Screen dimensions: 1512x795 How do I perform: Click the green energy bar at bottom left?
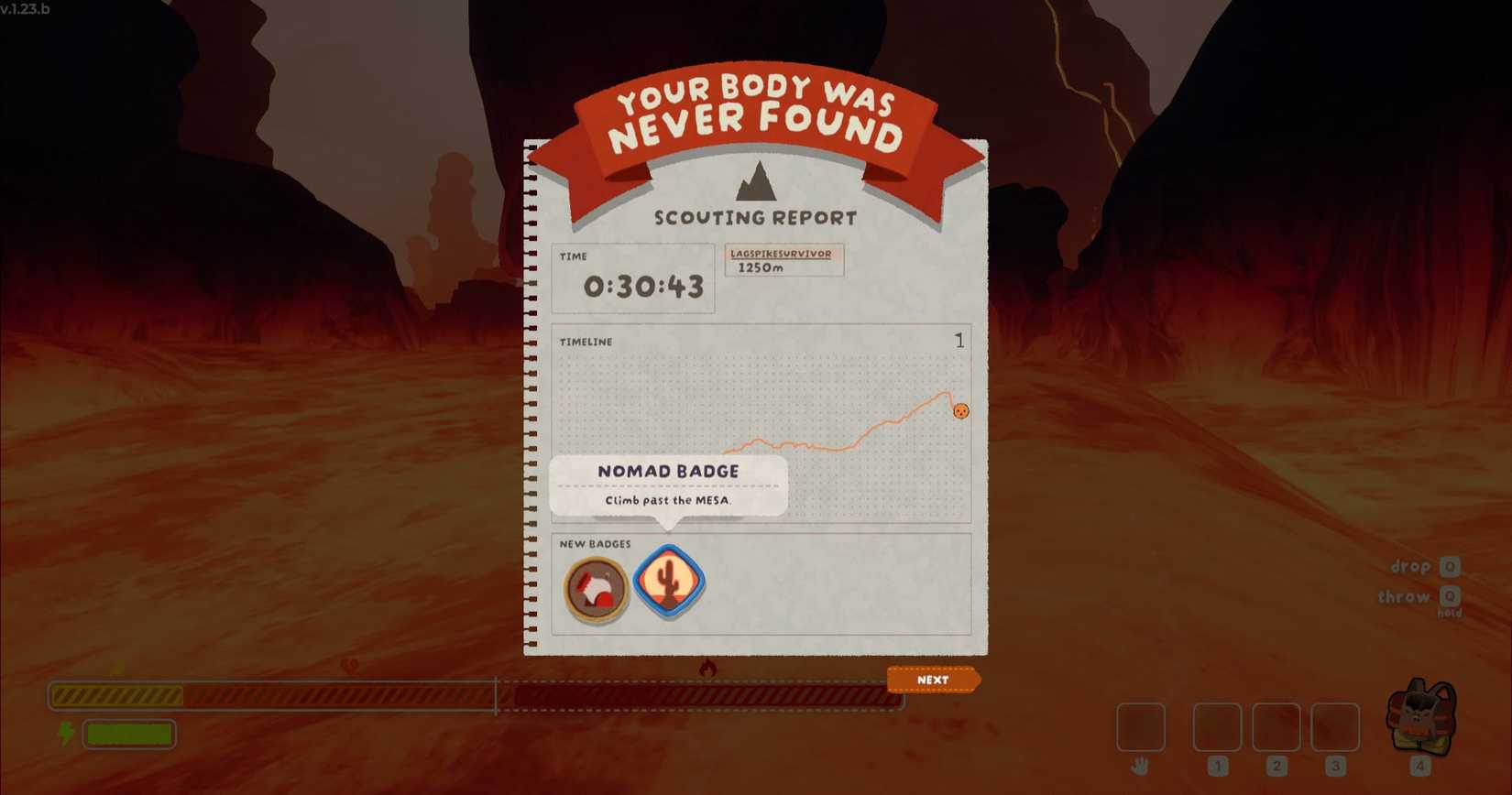pos(127,734)
